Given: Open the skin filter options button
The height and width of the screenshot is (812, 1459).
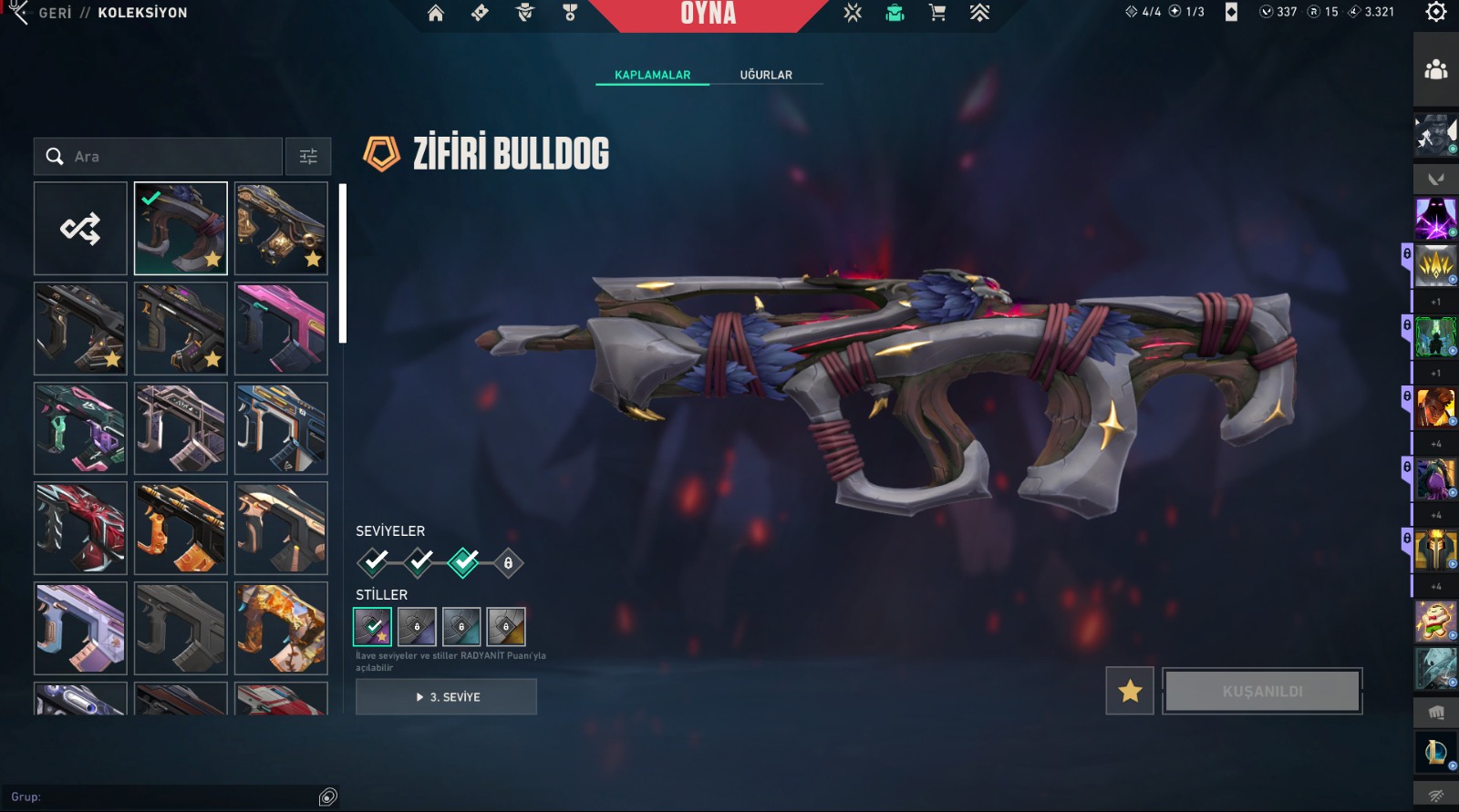Looking at the screenshot, I should point(308,157).
